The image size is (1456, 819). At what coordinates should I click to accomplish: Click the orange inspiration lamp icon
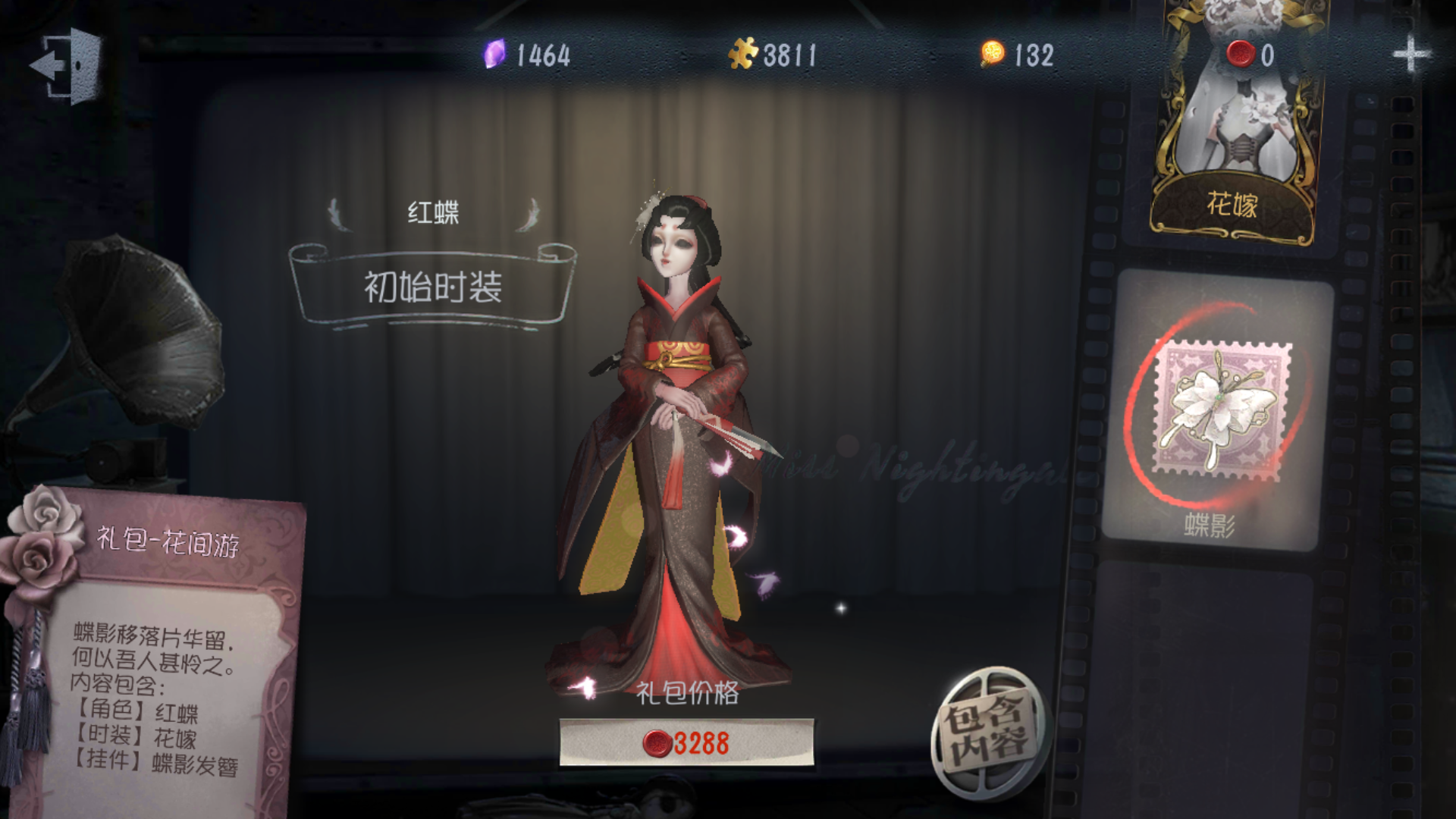(x=992, y=53)
